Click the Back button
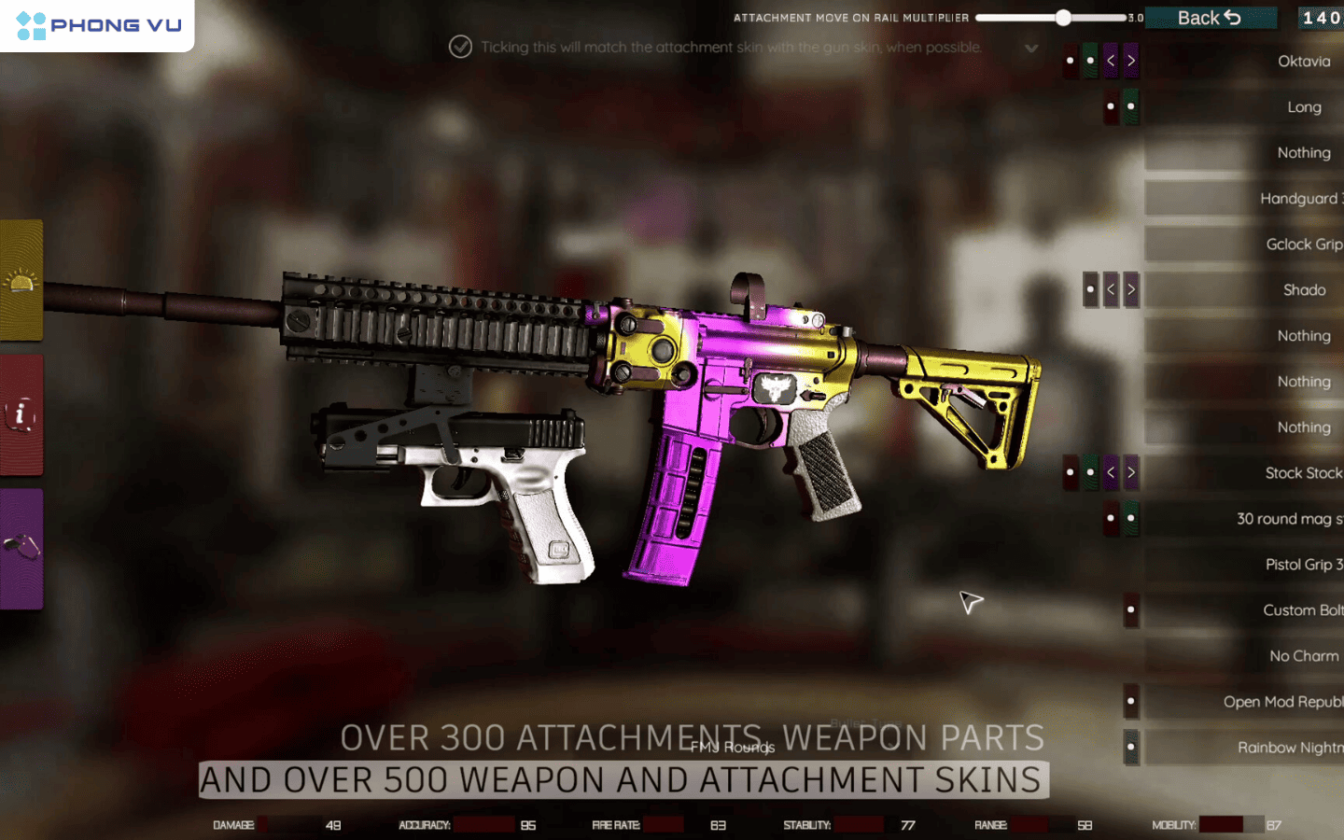Screen dimensions: 1344x840 [1210, 18]
